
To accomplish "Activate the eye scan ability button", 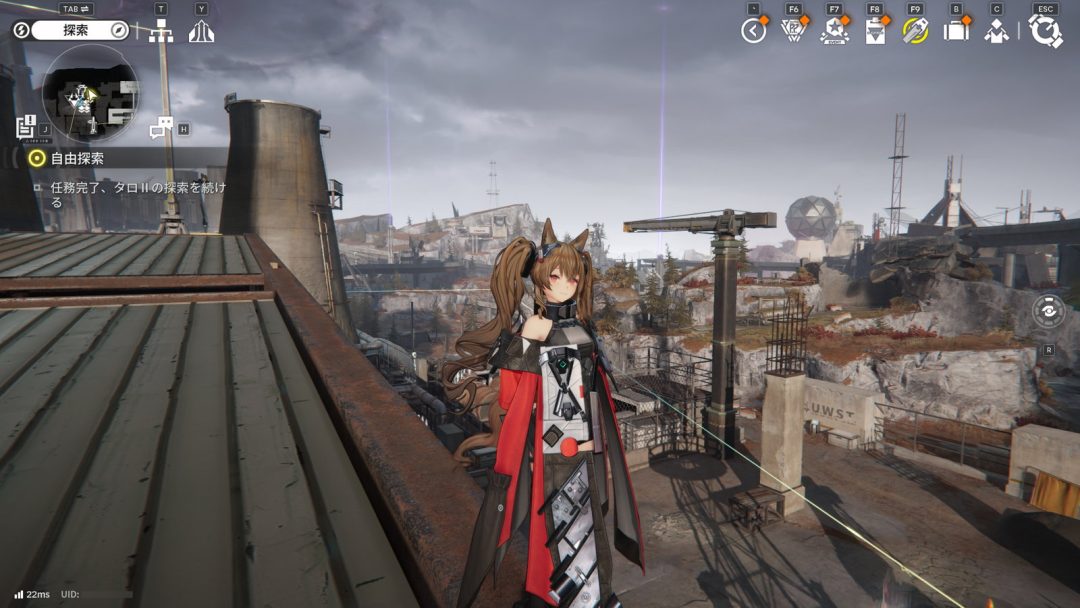I will pos(1048,312).
